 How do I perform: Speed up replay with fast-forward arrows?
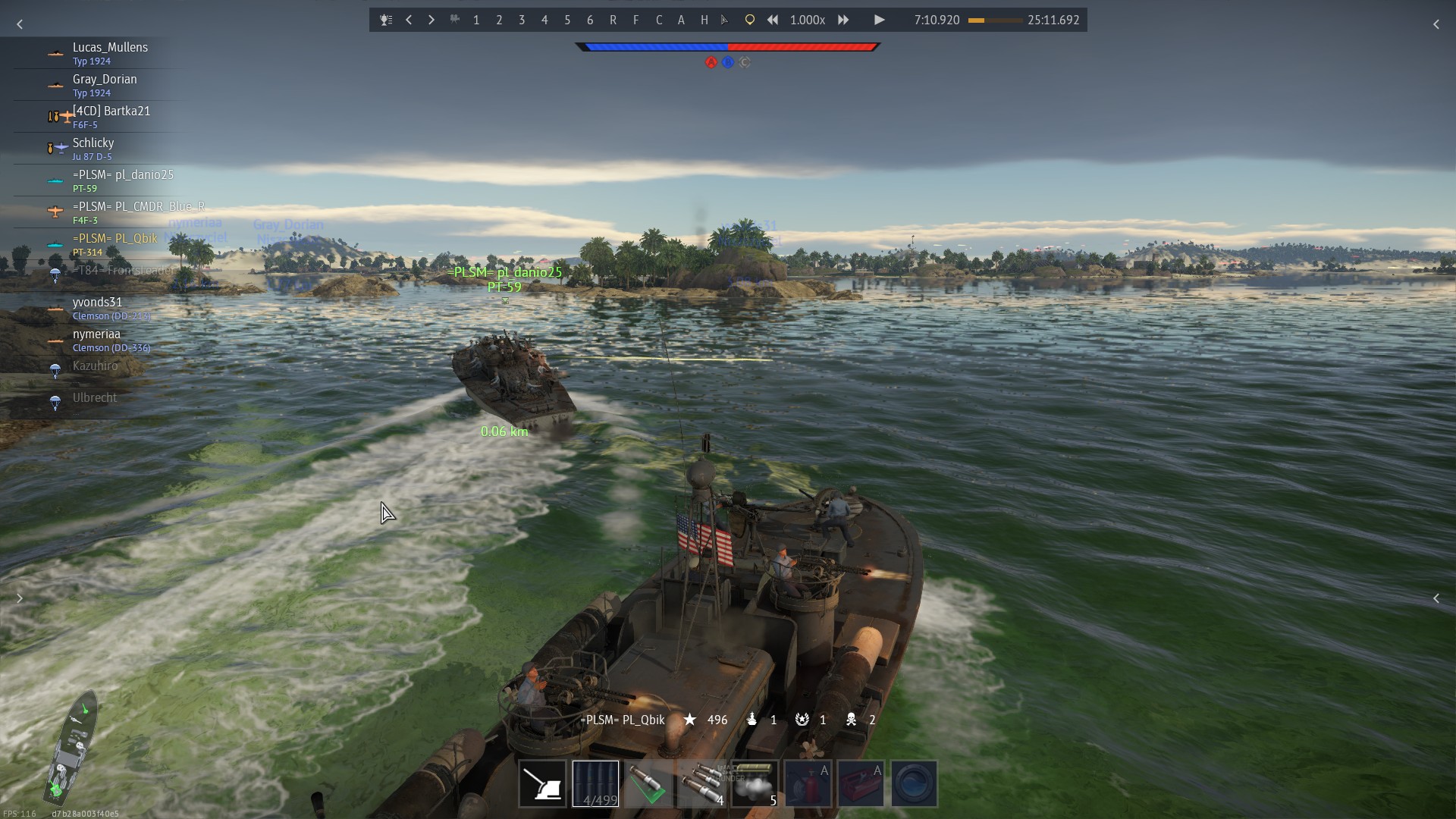[843, 20]
